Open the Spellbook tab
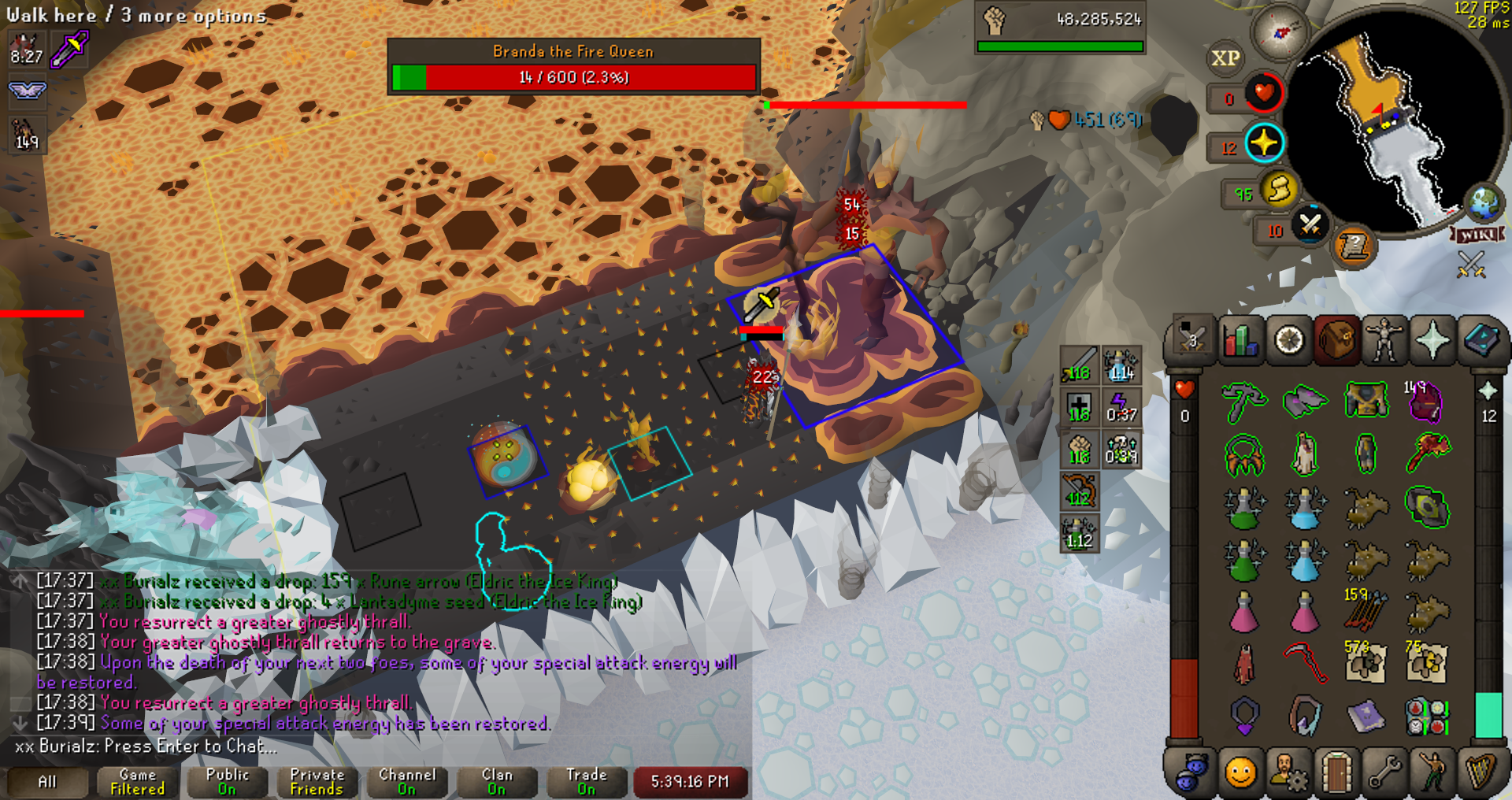 pyautogui.click(x=1480, y=341)
